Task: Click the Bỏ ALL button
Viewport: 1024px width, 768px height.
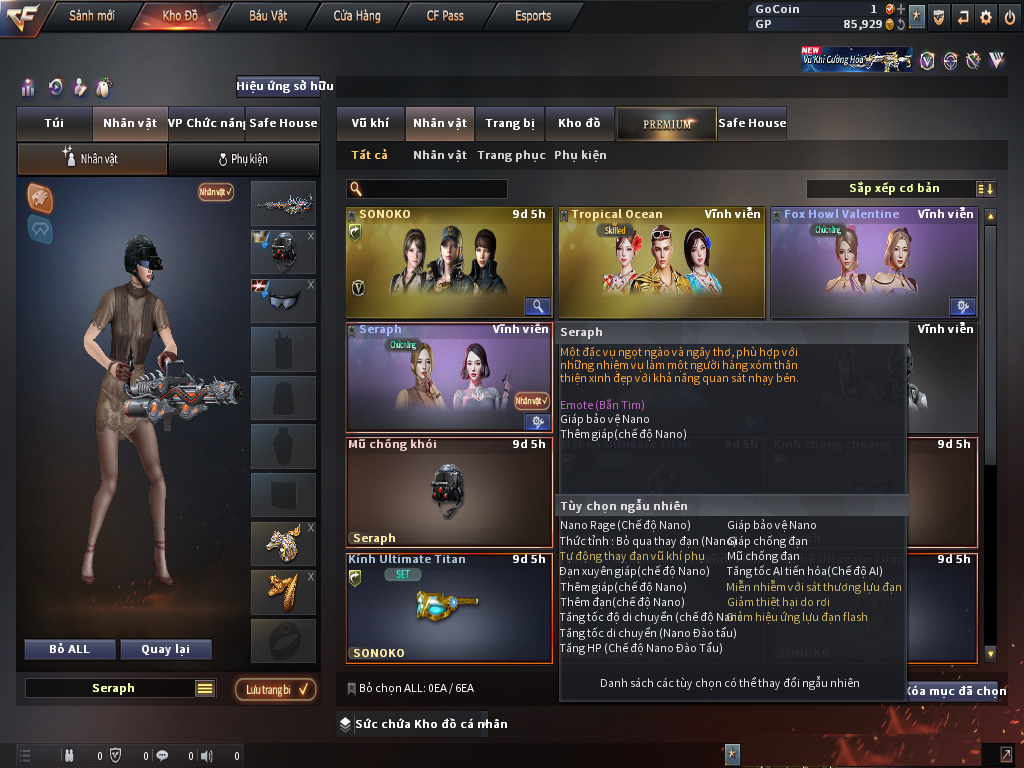Action: click(69, 649)
